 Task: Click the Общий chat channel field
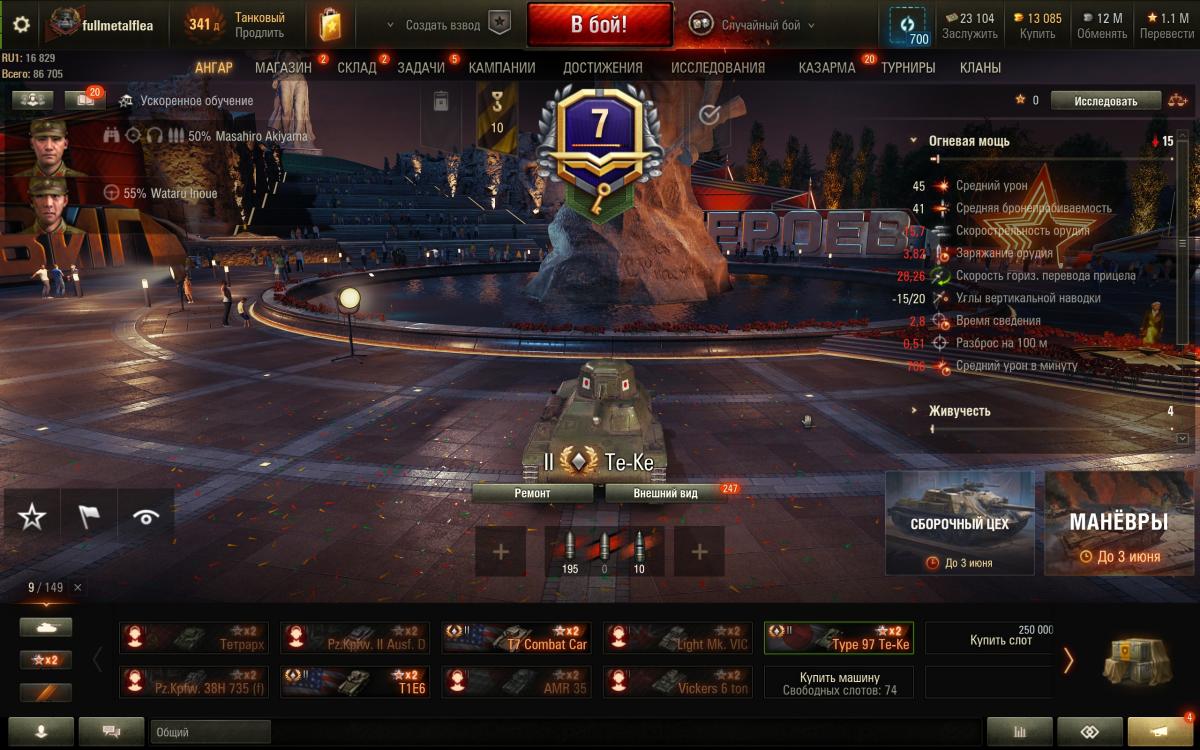[x=210, y=732]
